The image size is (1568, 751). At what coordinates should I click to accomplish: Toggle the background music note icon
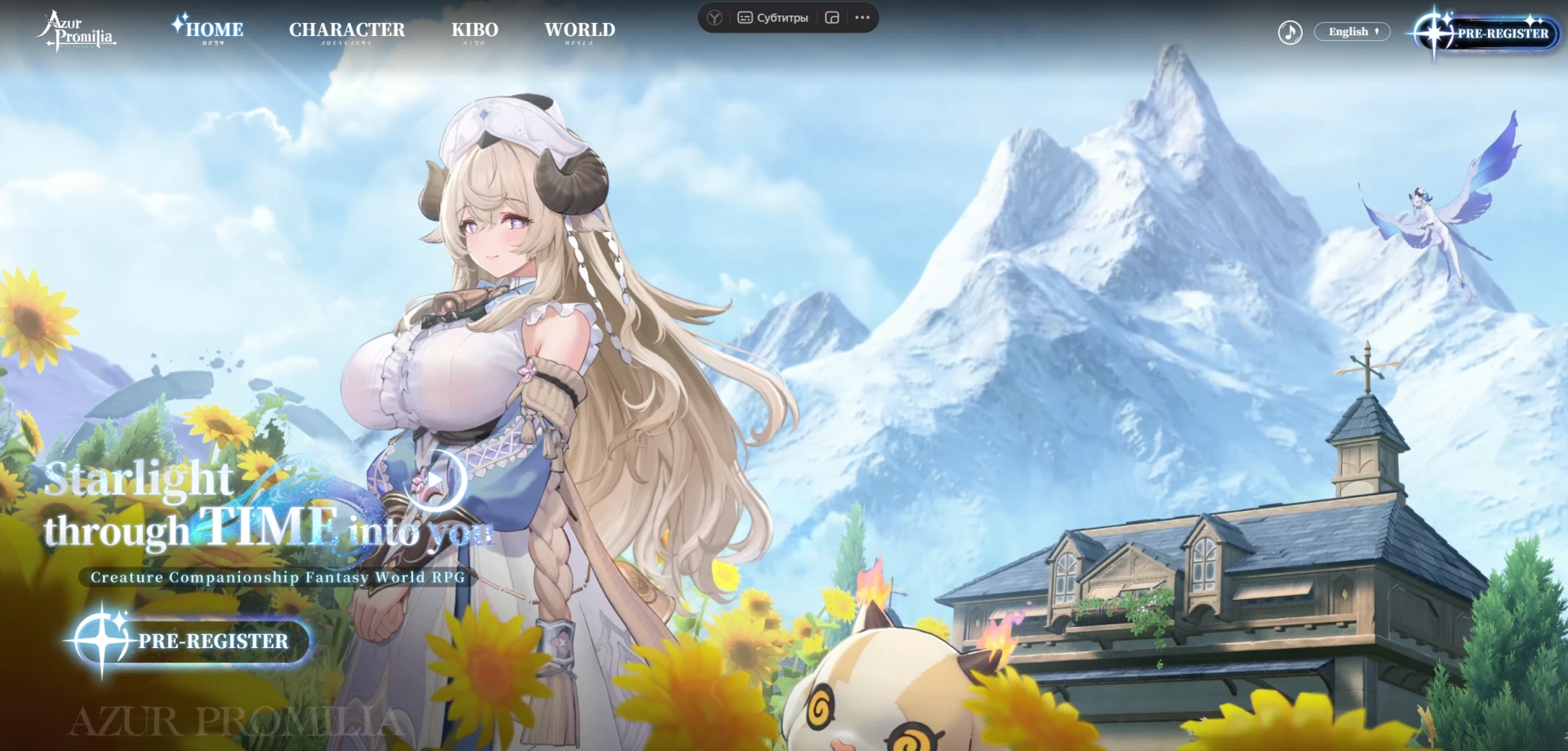(x=1290, y=33)
